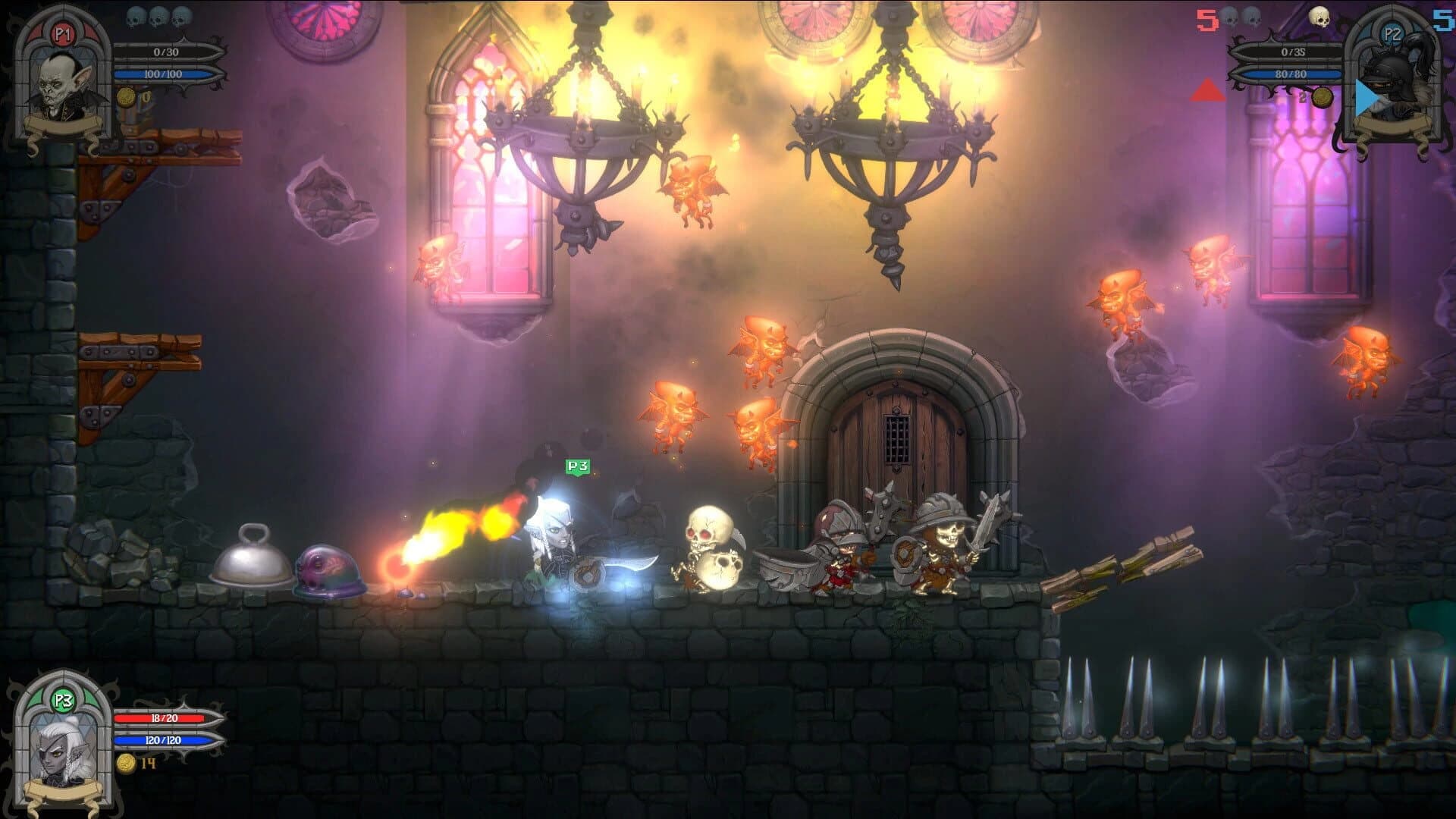Select the white skull icon near P2's score
This screenshot has height=819, width=1456.
coord(1319,17)
